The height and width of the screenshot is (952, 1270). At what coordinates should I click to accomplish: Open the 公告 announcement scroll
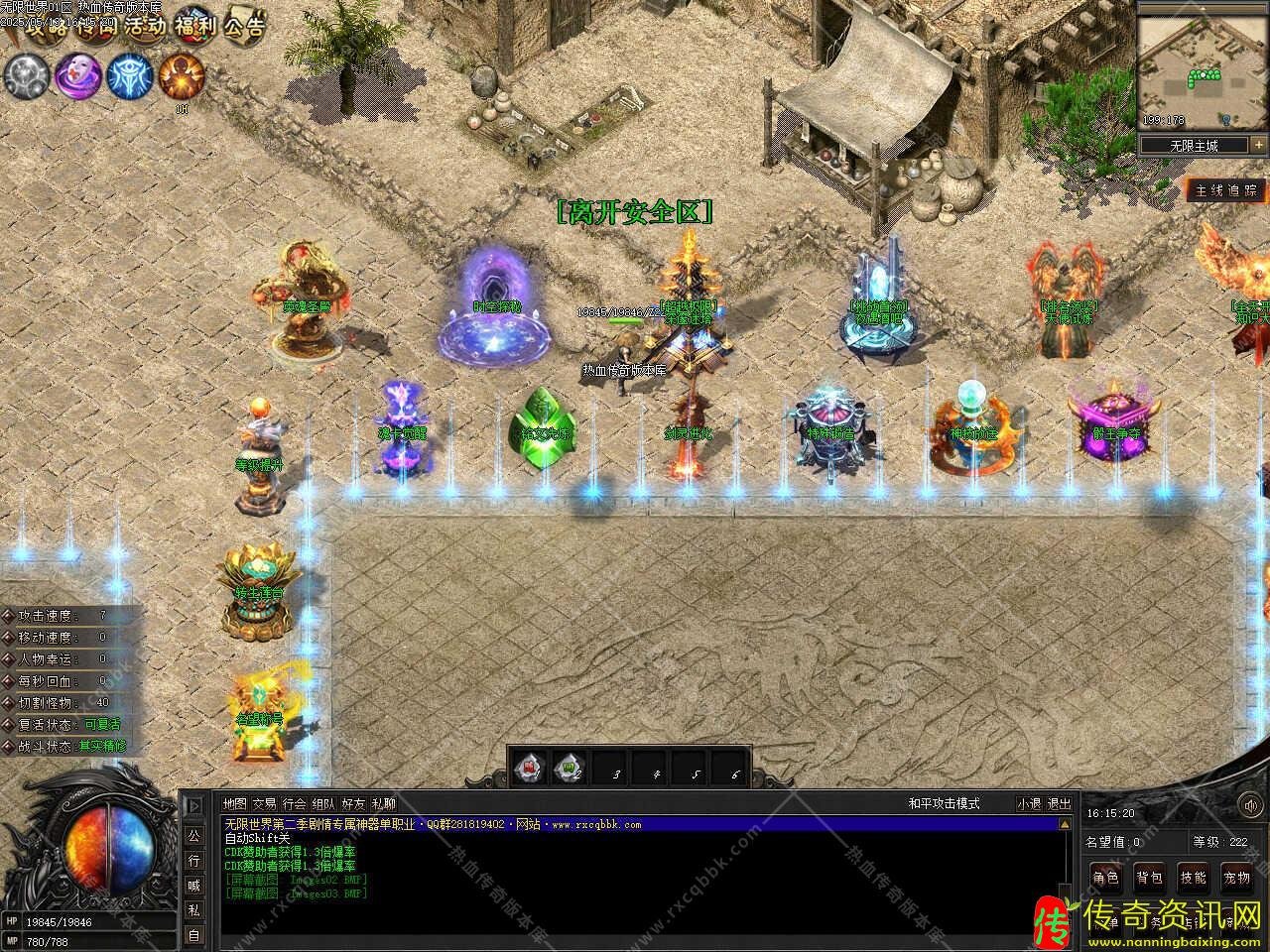244,27
